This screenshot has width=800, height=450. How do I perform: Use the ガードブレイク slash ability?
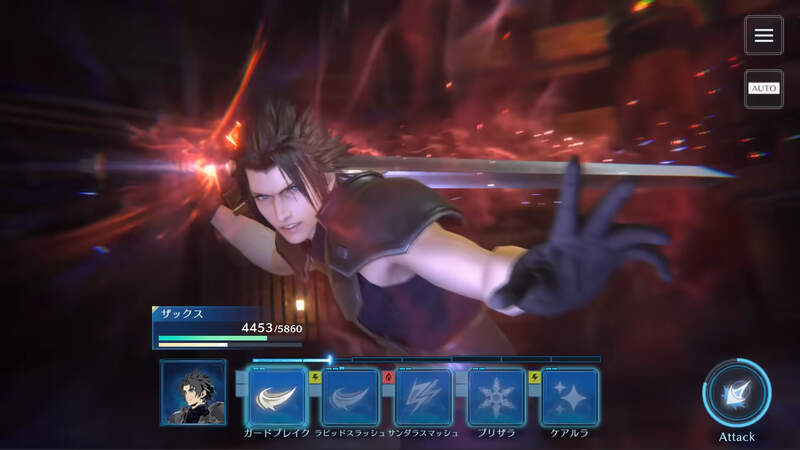(x=276, y=396)
